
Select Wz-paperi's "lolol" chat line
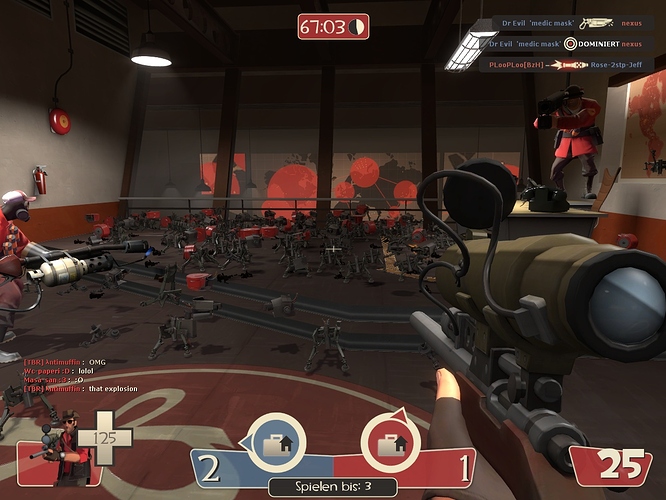click(x=58, y=371)
